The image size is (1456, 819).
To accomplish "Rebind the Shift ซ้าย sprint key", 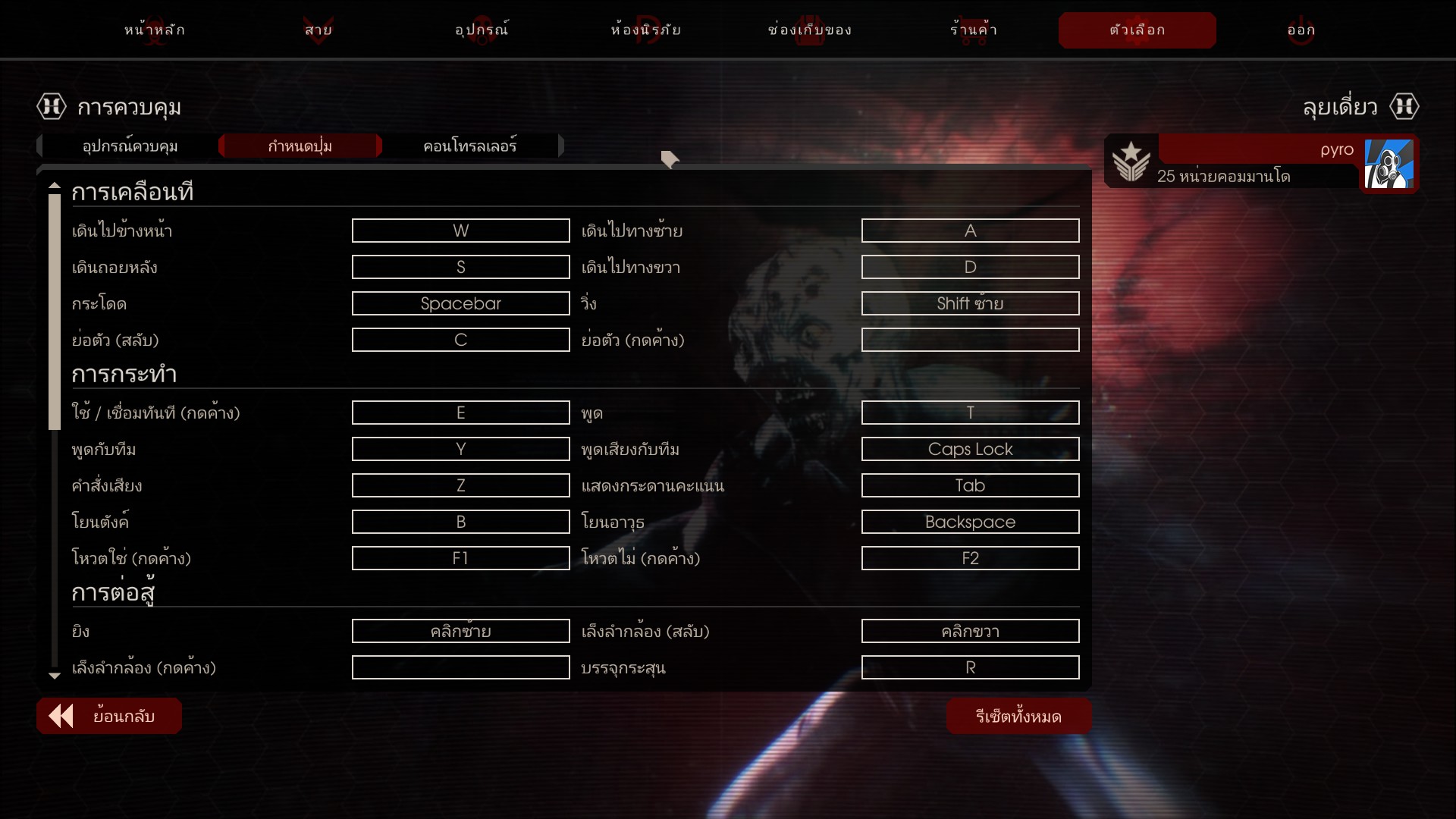I will pos(970,303).
